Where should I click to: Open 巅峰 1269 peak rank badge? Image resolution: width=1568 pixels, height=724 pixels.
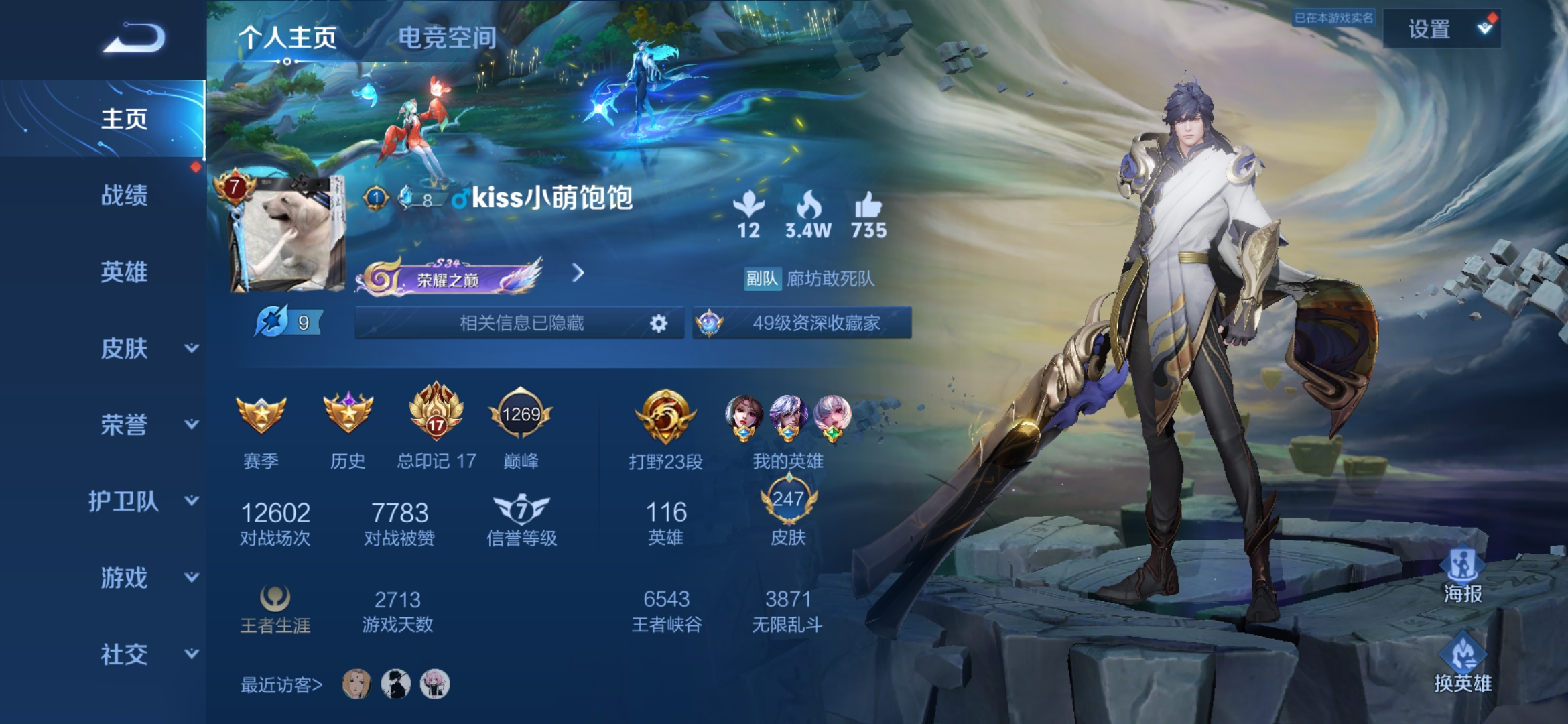point(523,416)
